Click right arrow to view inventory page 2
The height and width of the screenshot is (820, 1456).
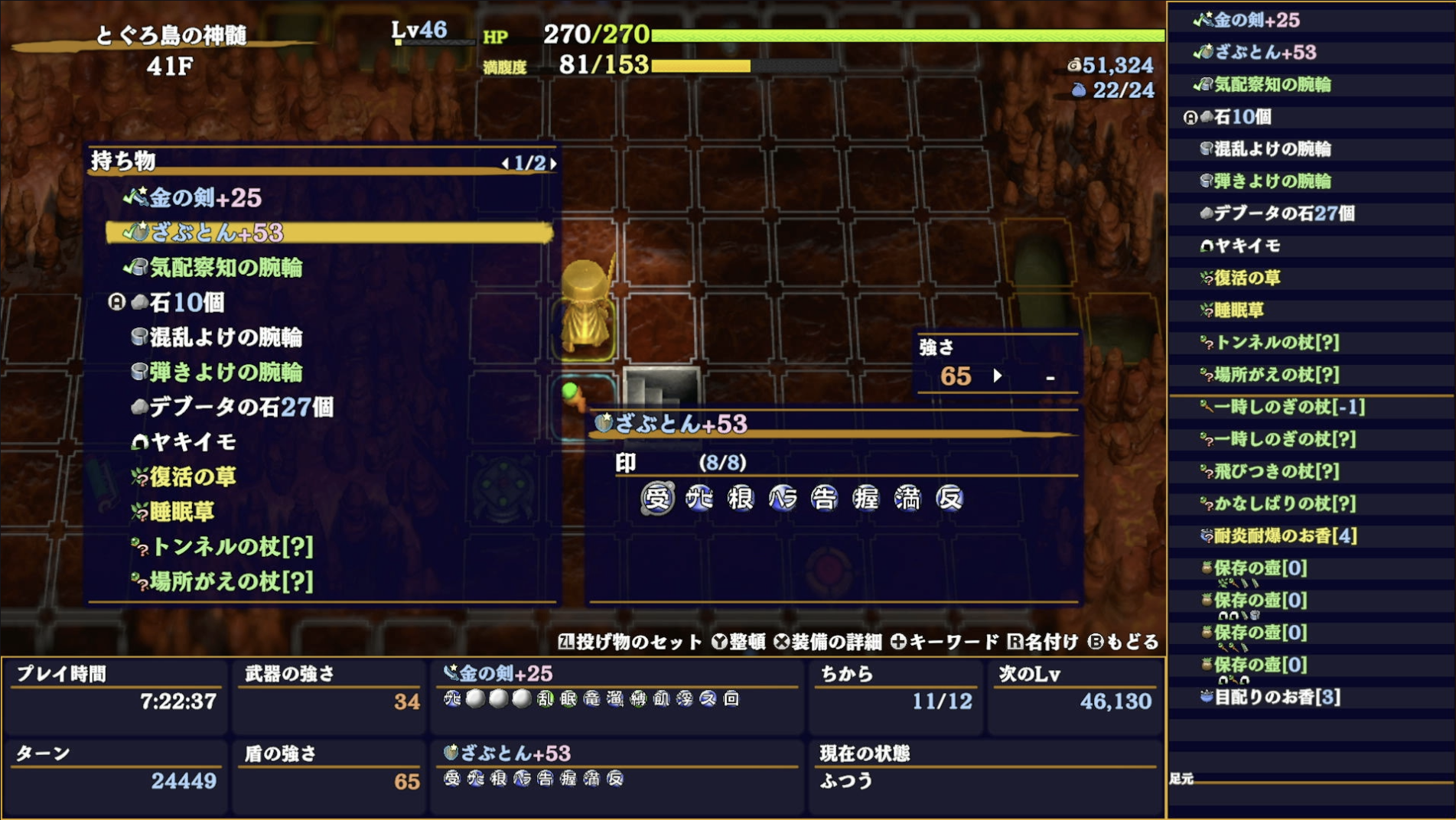555,162
